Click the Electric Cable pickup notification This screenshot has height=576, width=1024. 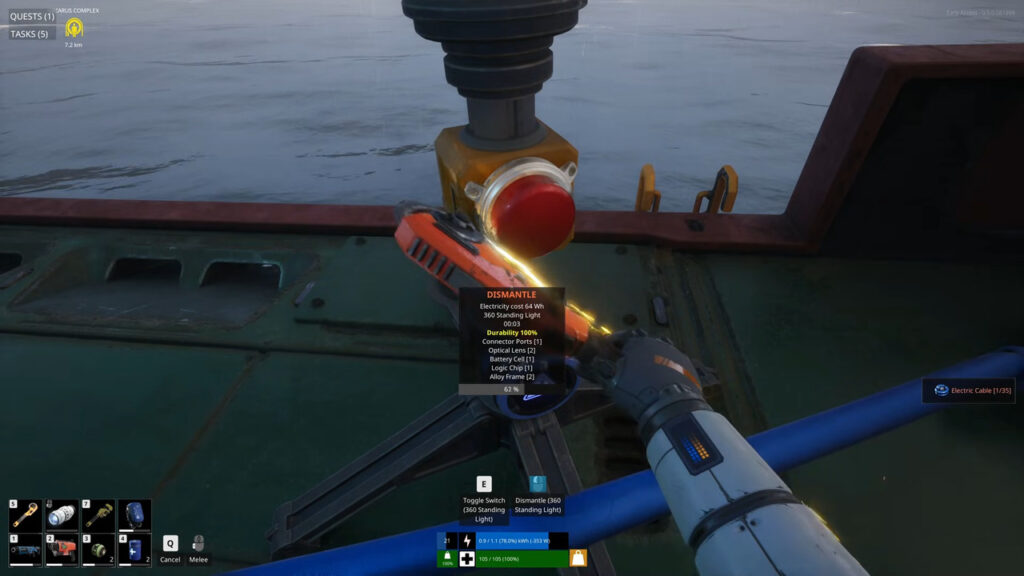968,390
